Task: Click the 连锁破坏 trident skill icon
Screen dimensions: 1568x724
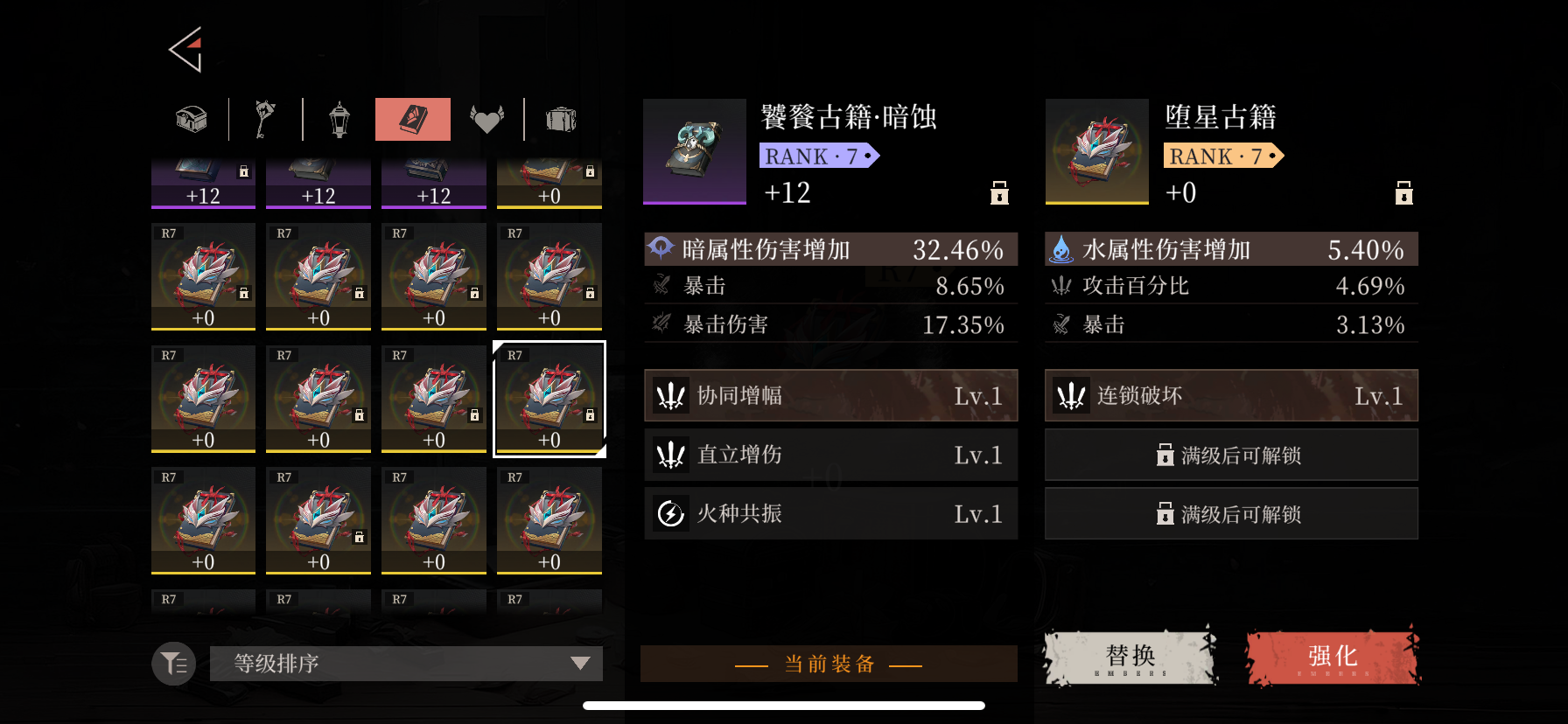Action: click(x=1072, y=395)
